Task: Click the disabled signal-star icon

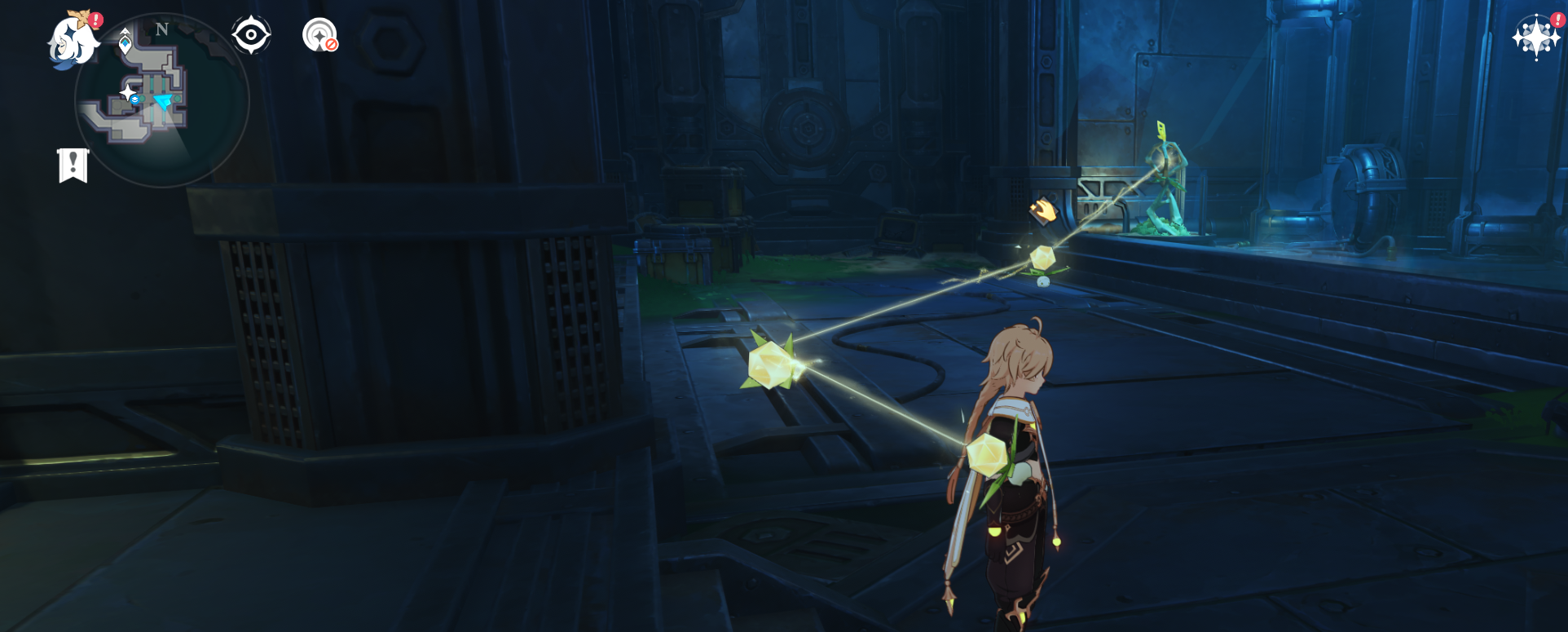Action: [319, 35]
